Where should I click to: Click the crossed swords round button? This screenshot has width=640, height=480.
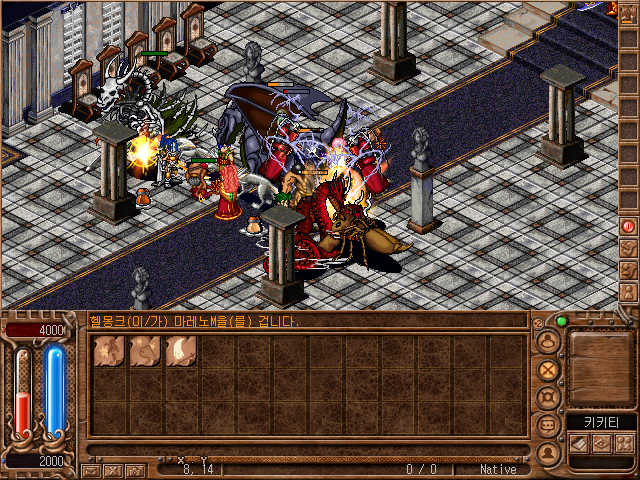coord(547,369)
